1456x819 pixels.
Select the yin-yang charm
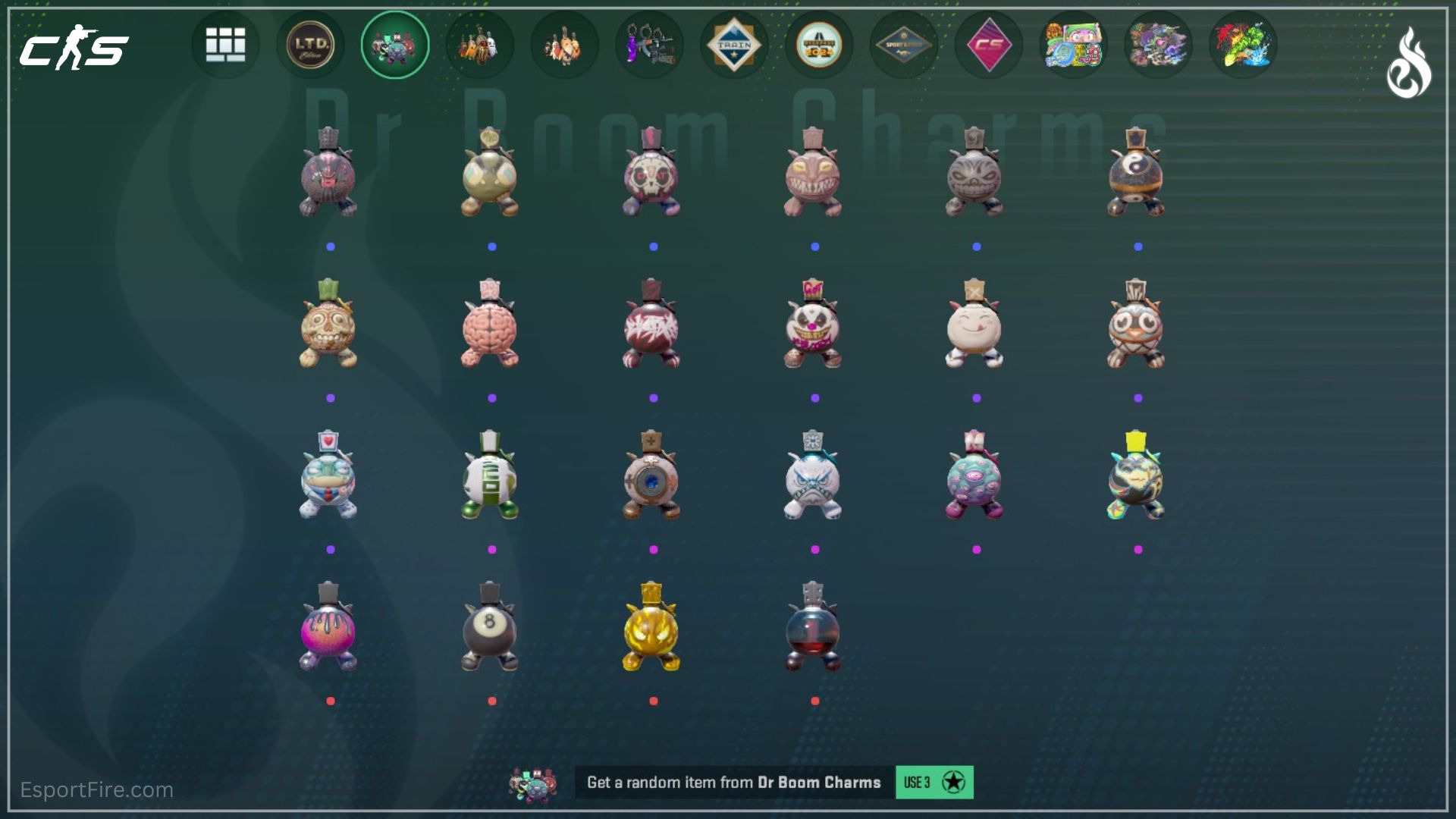click(1136, 174)
